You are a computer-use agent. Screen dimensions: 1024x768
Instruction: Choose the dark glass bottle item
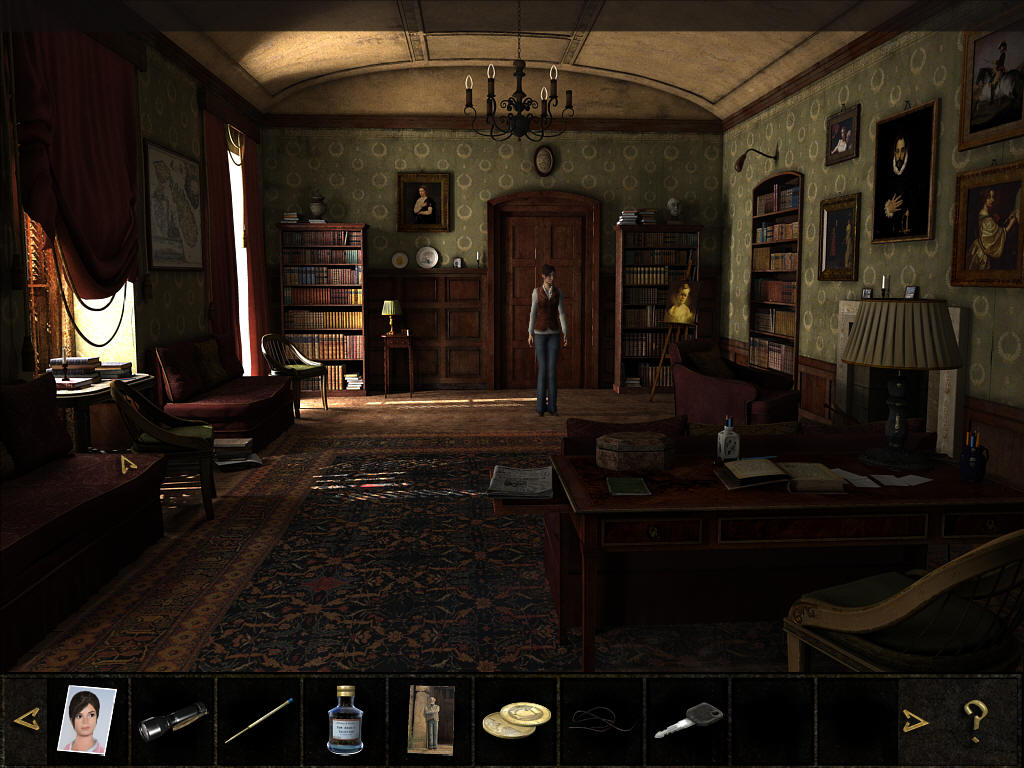point(344,720)
